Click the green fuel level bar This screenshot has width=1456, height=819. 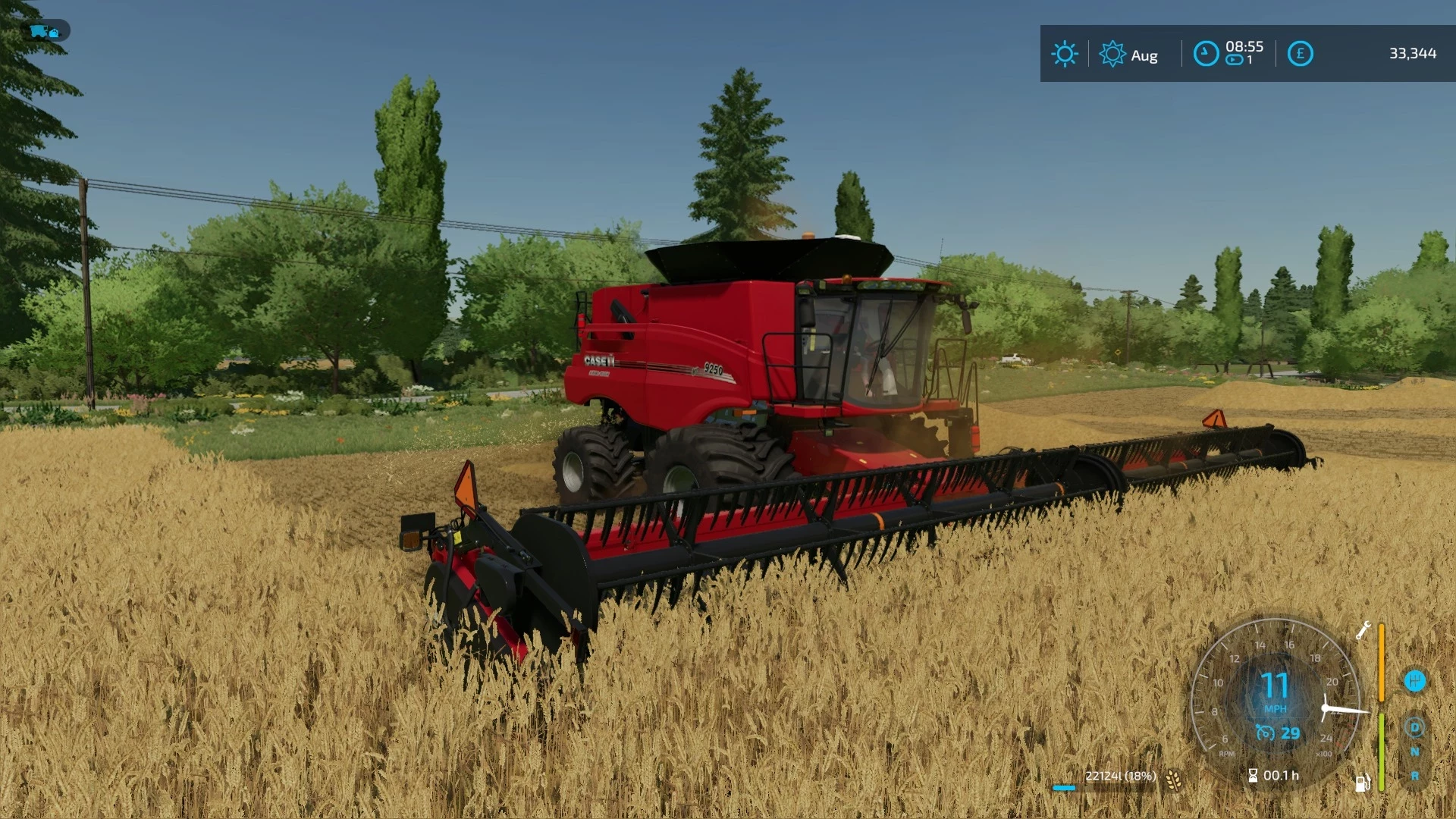[x=1381, y=750]
